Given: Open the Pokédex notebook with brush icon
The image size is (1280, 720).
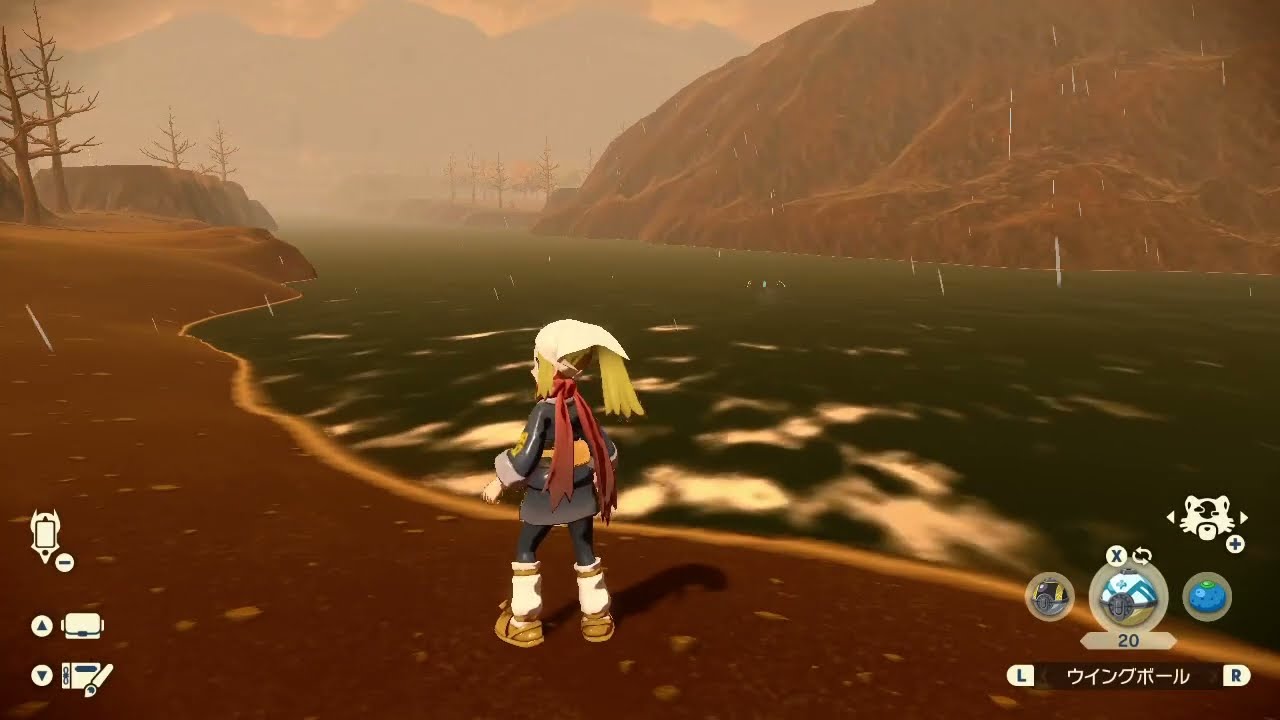Looking at the screenshot, I should pyautogui.click(x=87, y=677).
